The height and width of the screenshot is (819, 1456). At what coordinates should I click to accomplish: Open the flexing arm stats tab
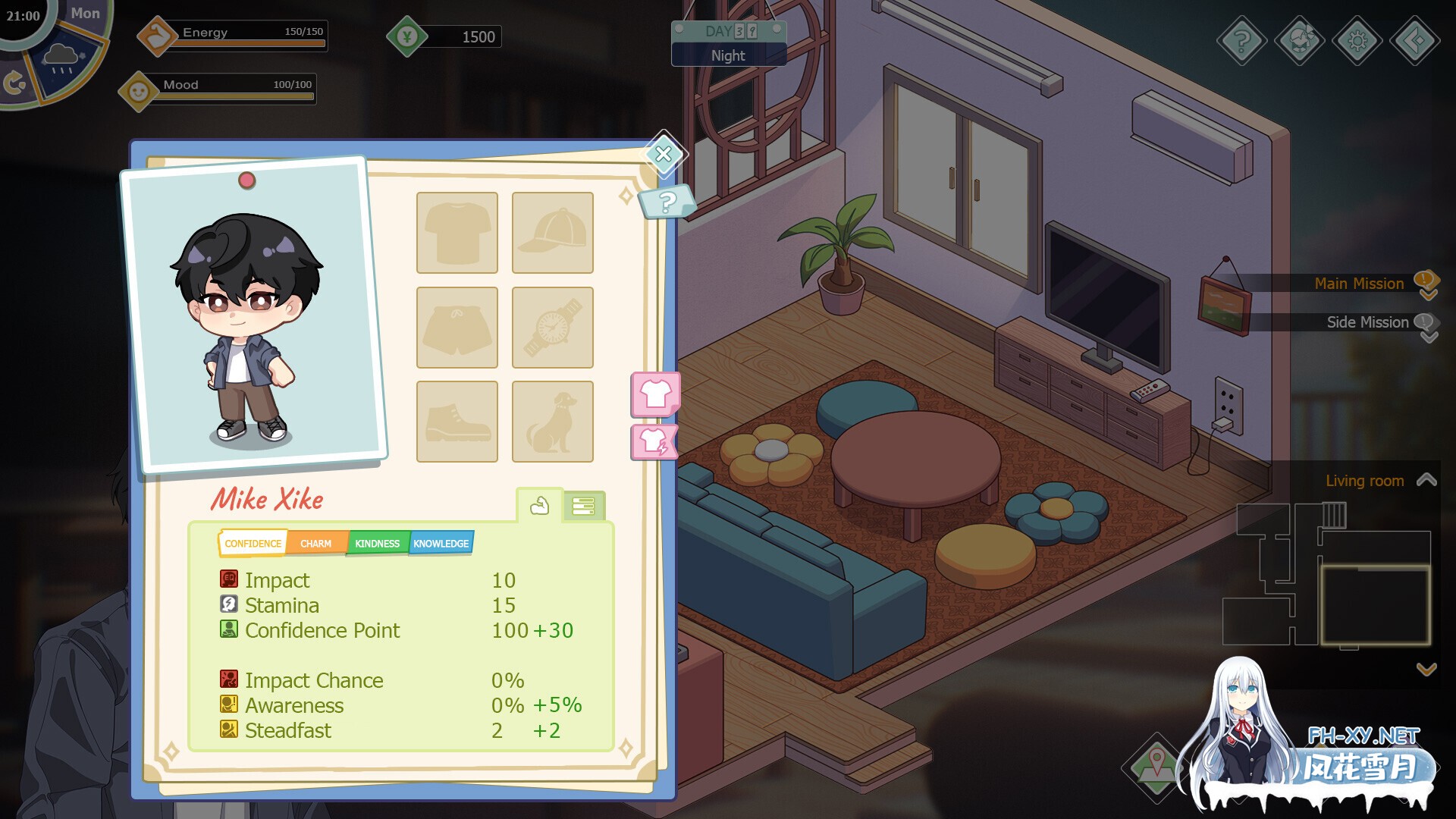[x=539, y=506]
